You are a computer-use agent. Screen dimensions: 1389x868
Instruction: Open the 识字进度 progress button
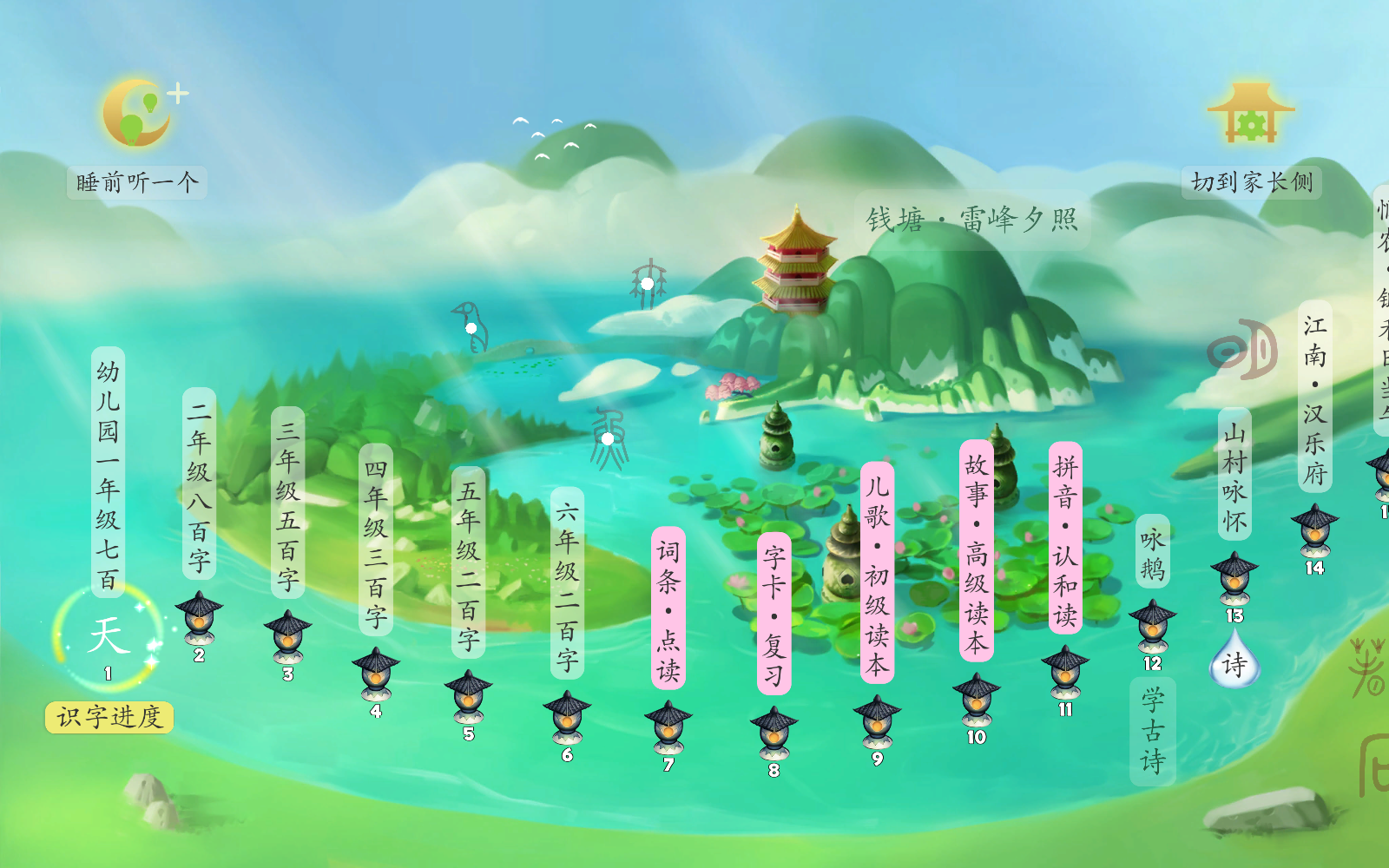pos(109,717)
